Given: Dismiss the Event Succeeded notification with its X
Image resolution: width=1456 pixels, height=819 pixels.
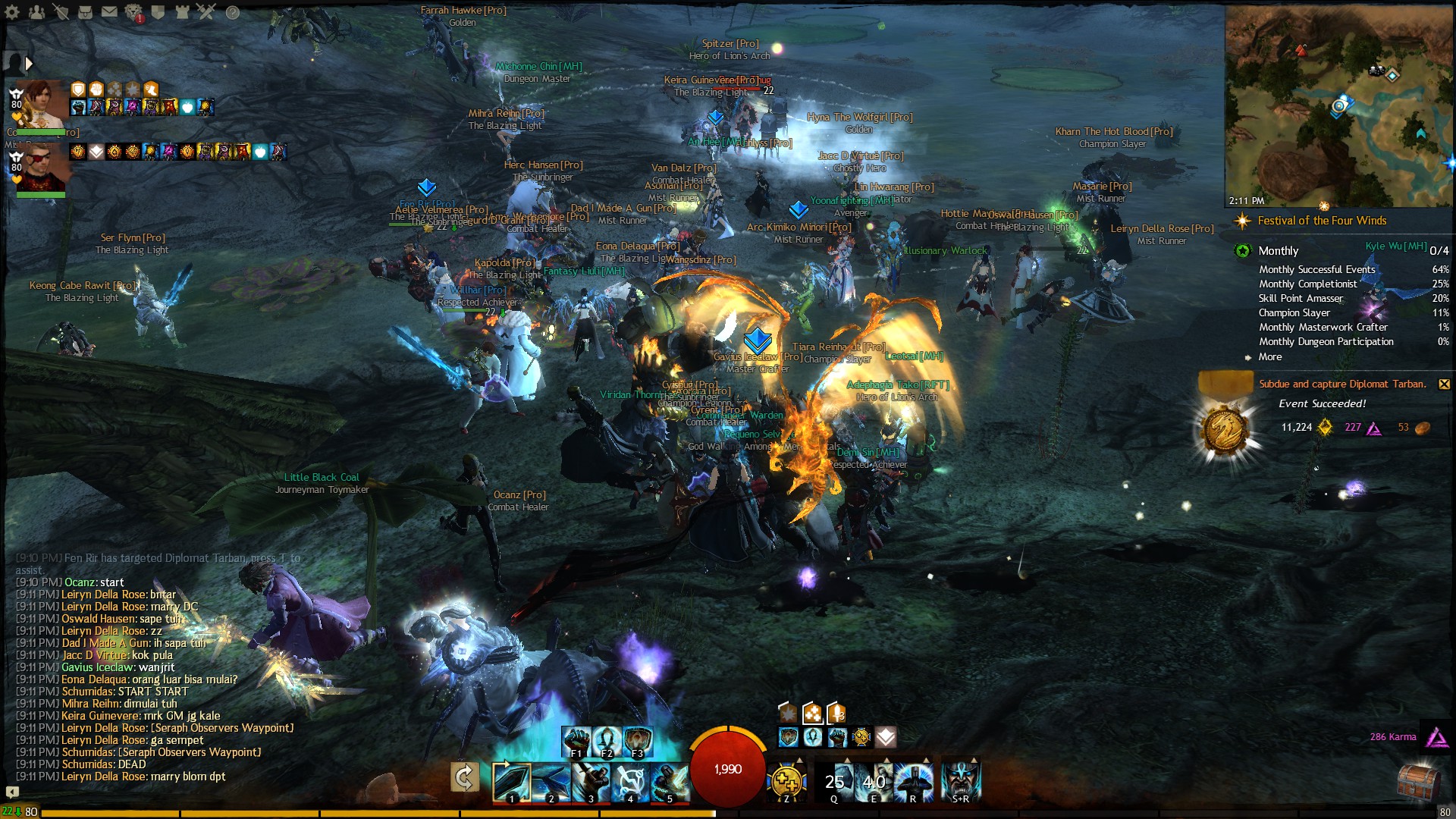Looking at the screenshot, I should pos(1444,384).
